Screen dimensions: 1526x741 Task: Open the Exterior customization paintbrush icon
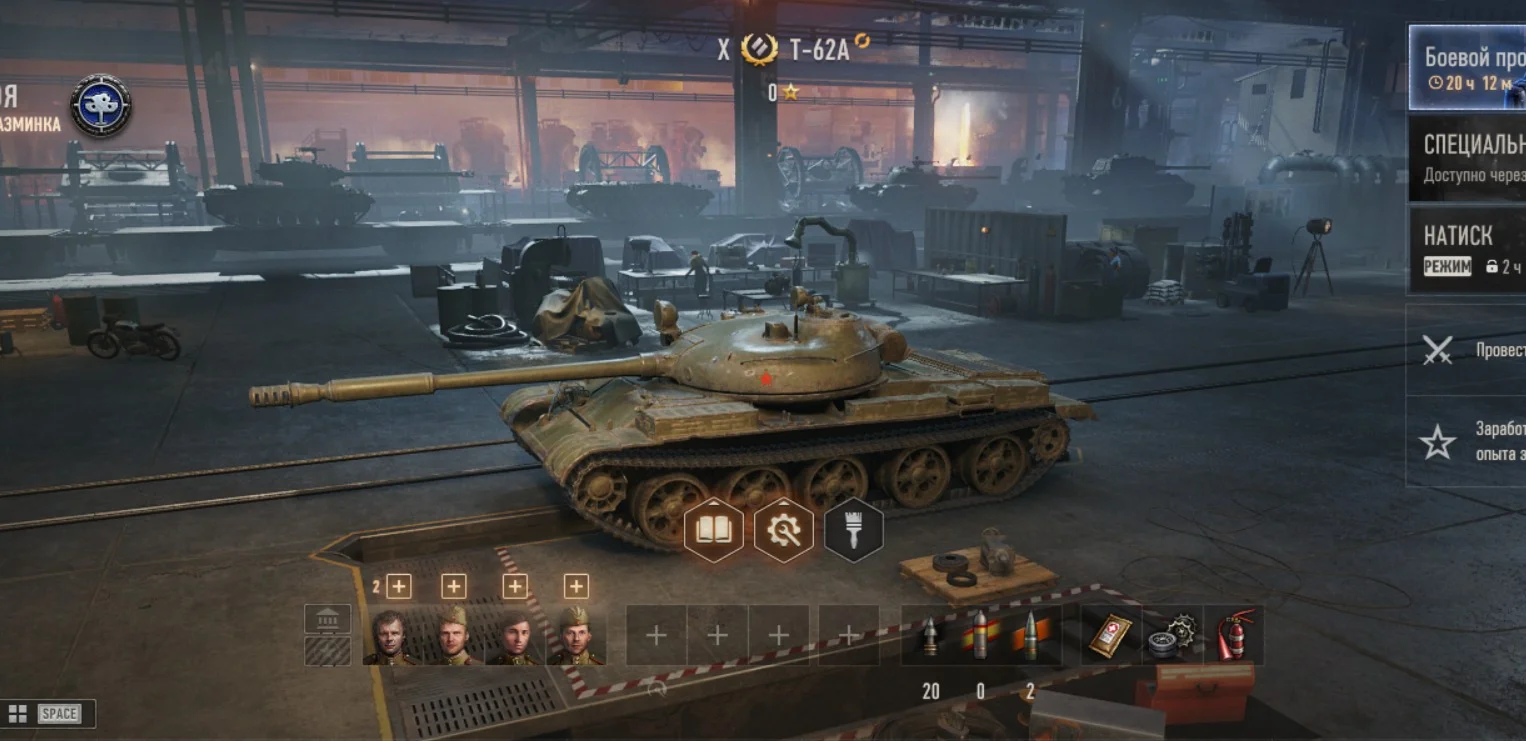pyautogui.click(x=854, y=530)
